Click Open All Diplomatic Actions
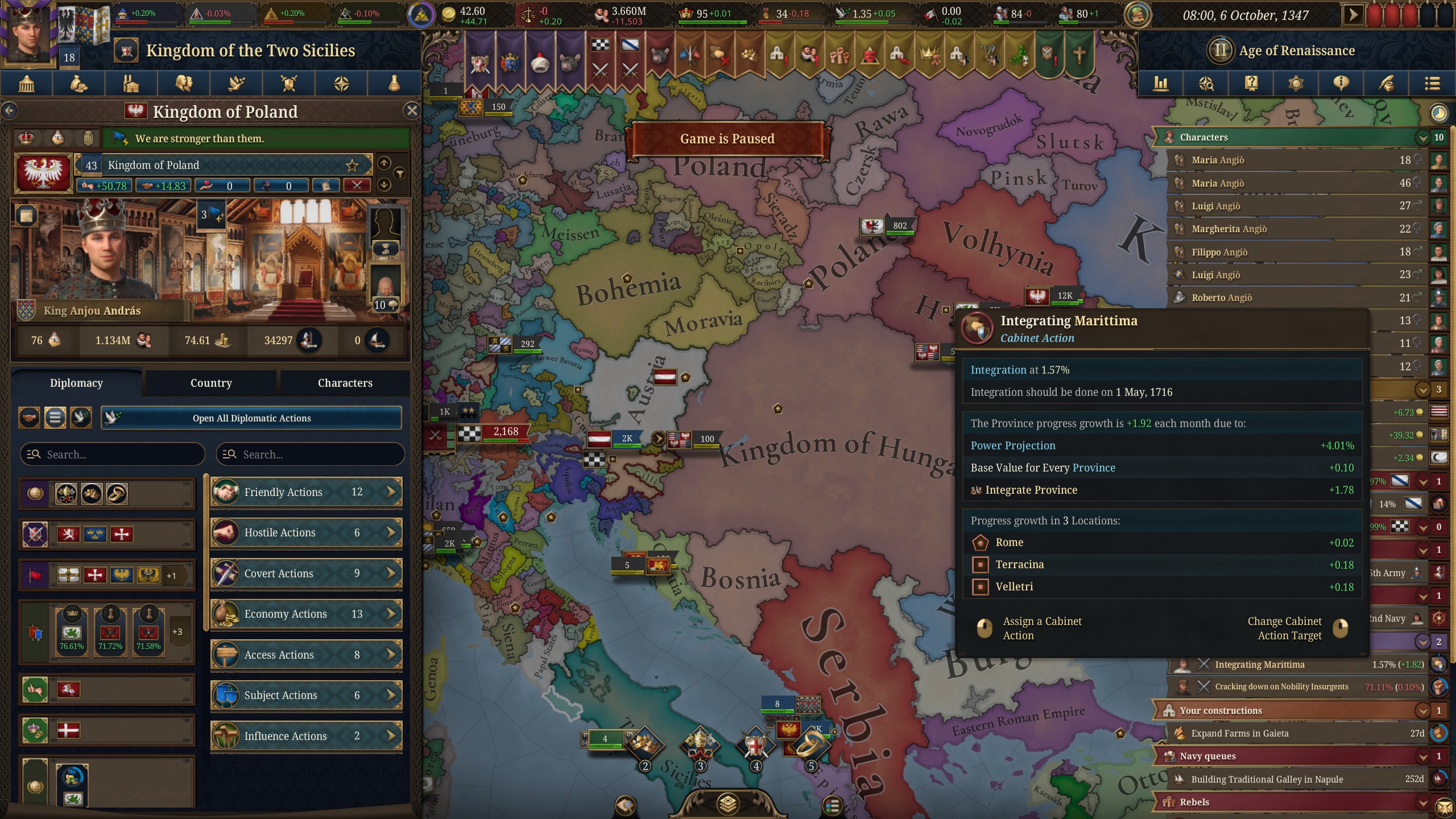This screenshot has height=819, width=1456. point(251,418)
